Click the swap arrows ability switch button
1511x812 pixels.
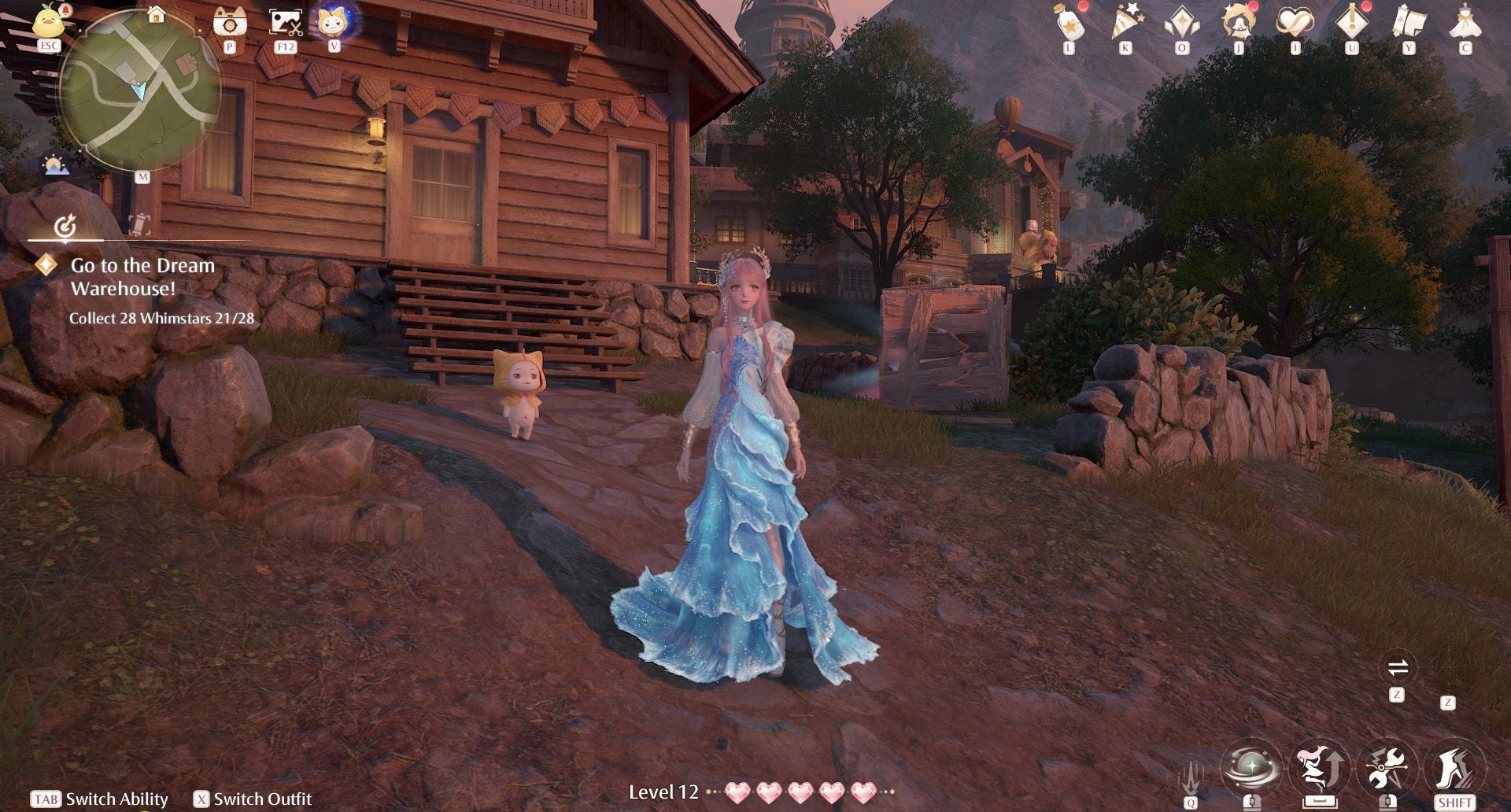click(1398, 668)
